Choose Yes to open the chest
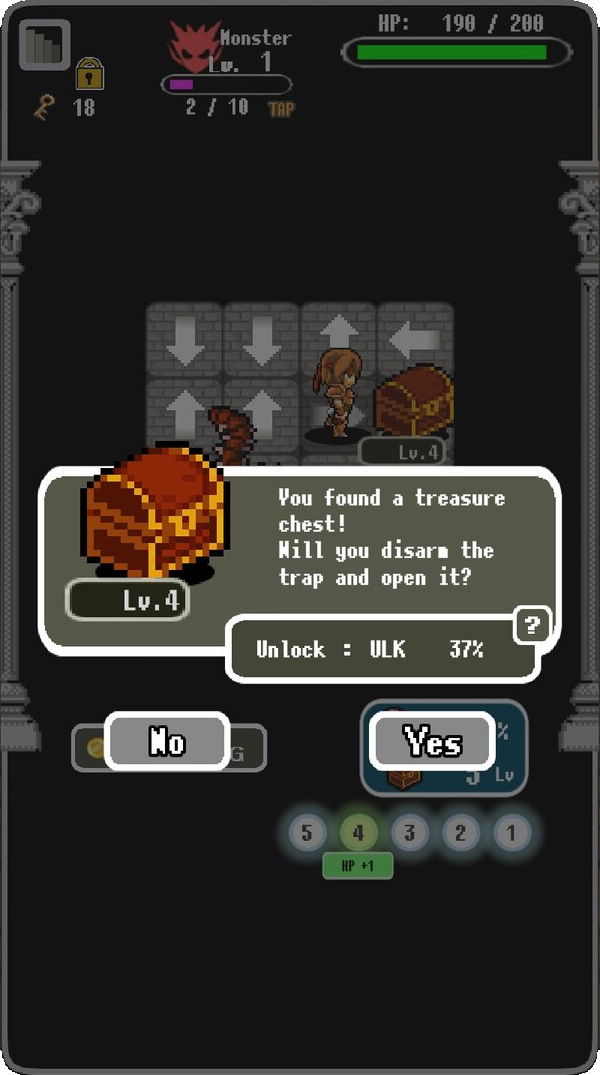 pos(432,742)
